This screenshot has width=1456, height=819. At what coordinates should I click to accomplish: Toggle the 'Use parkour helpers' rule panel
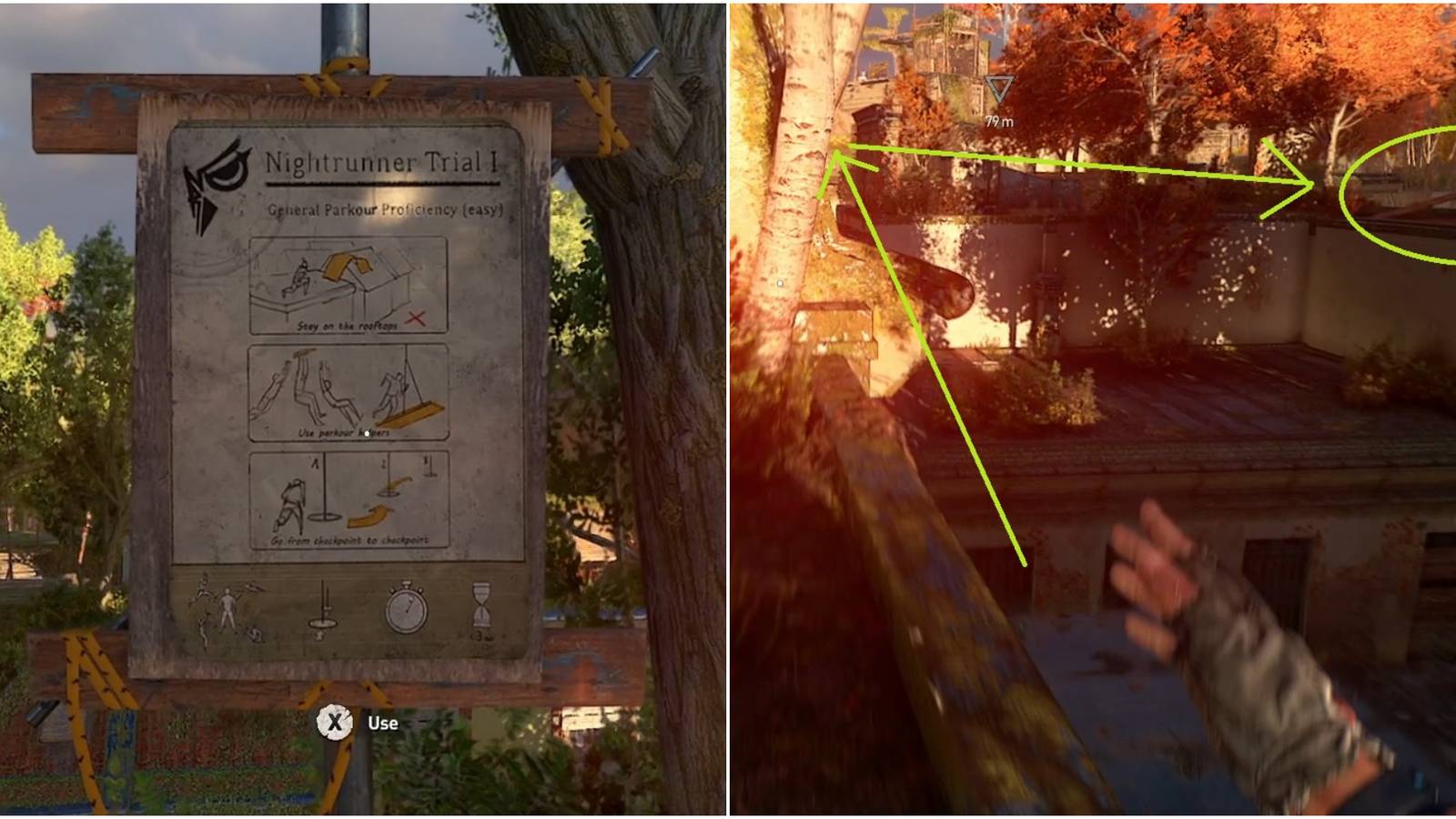pos(351,389)
